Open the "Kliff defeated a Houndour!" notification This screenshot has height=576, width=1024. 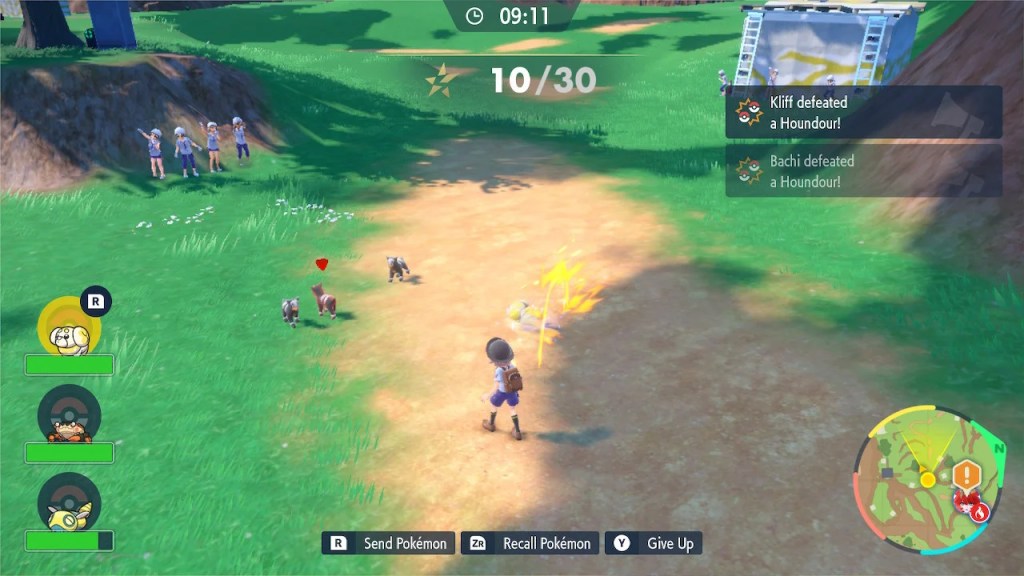(863, 111)
